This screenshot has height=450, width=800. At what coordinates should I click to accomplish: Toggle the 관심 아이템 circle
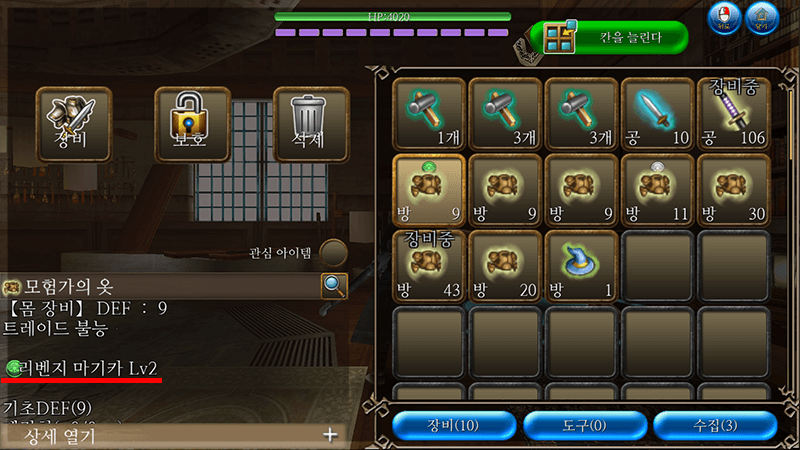click(x=333, y=253)
